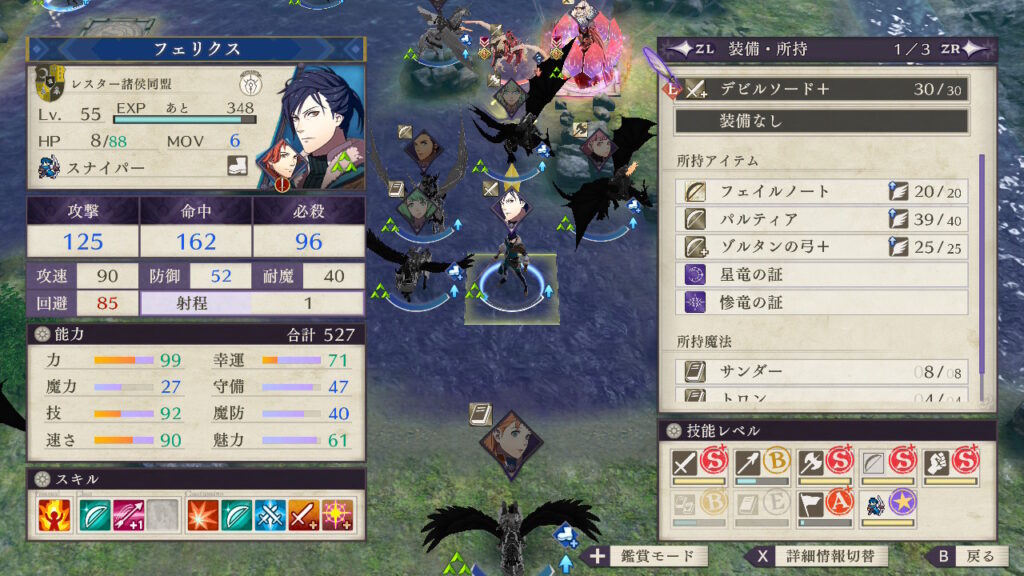Choose the フェイルノート bow in the inventory

tap(820, 191)
